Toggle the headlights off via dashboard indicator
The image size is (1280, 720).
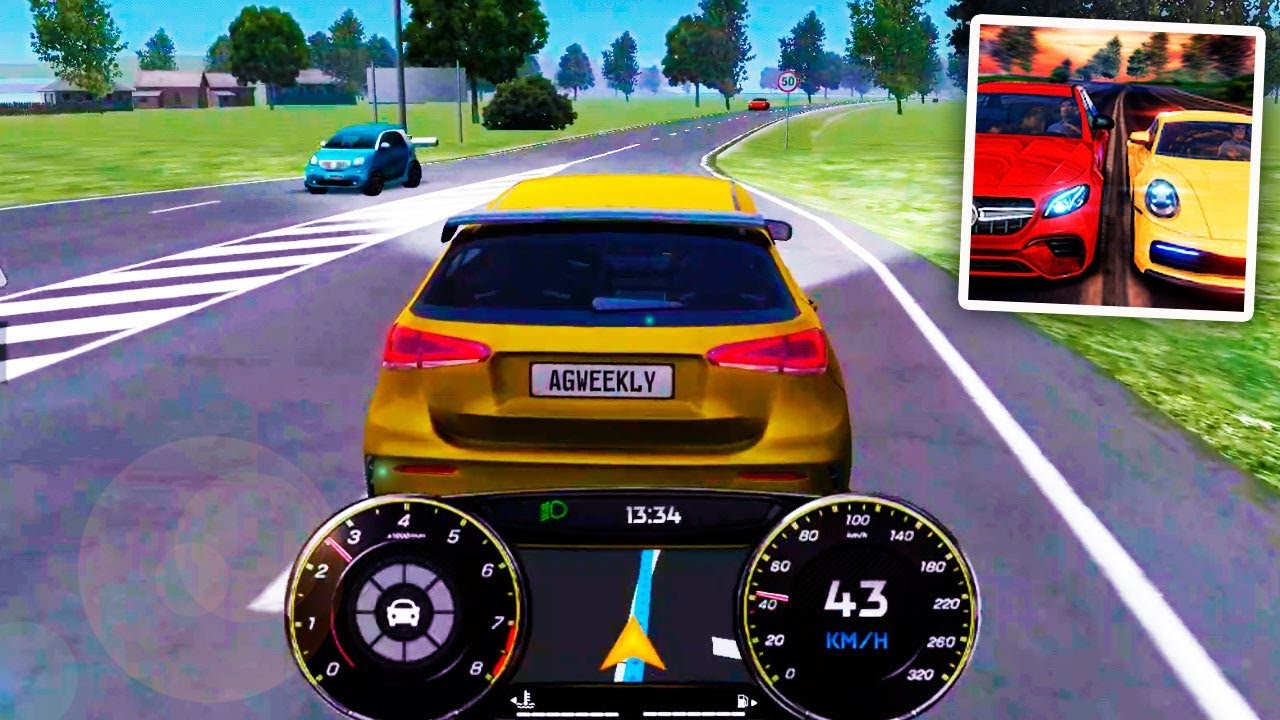coord(553,512)
